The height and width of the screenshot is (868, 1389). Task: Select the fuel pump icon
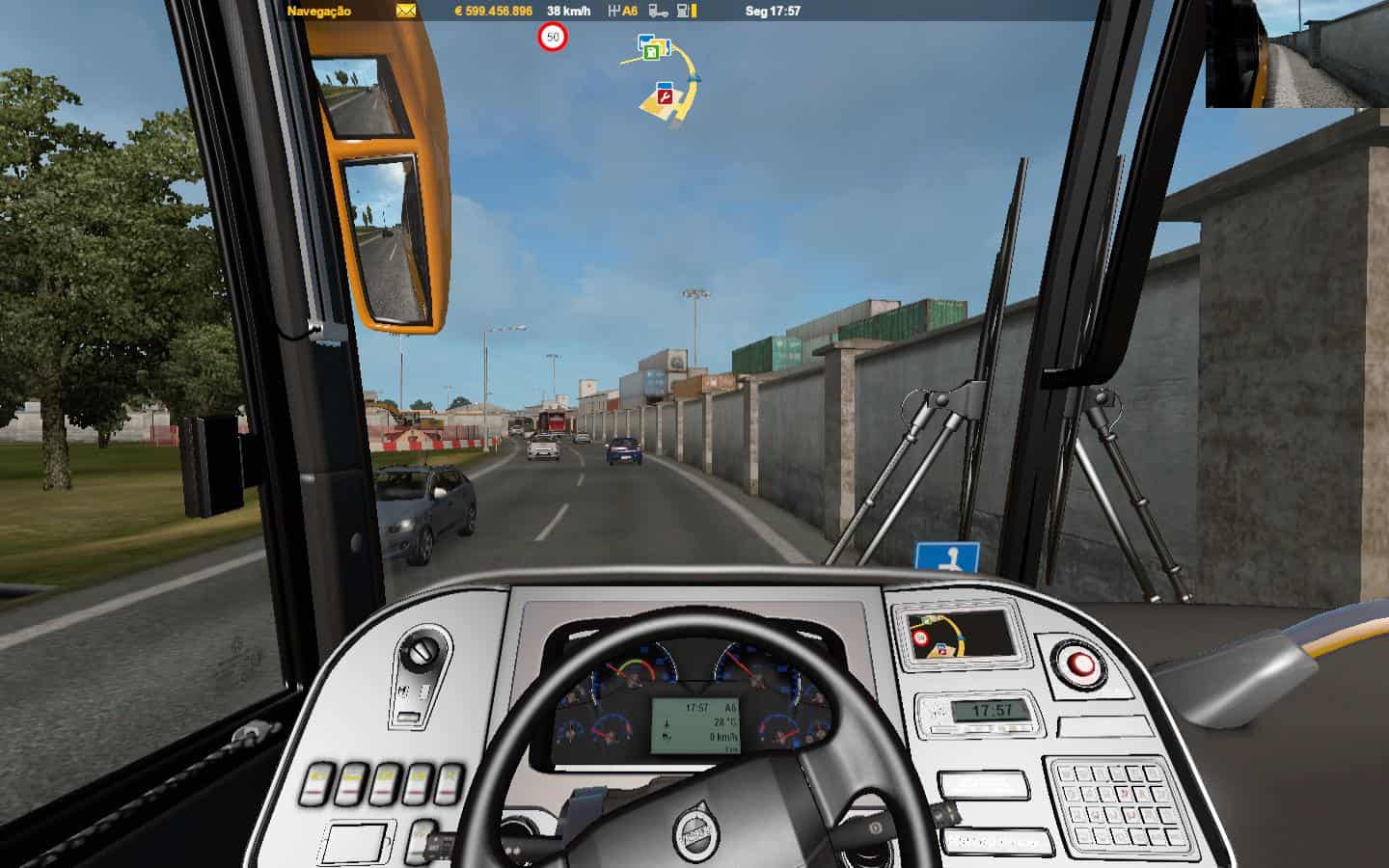tap(685, 12)
